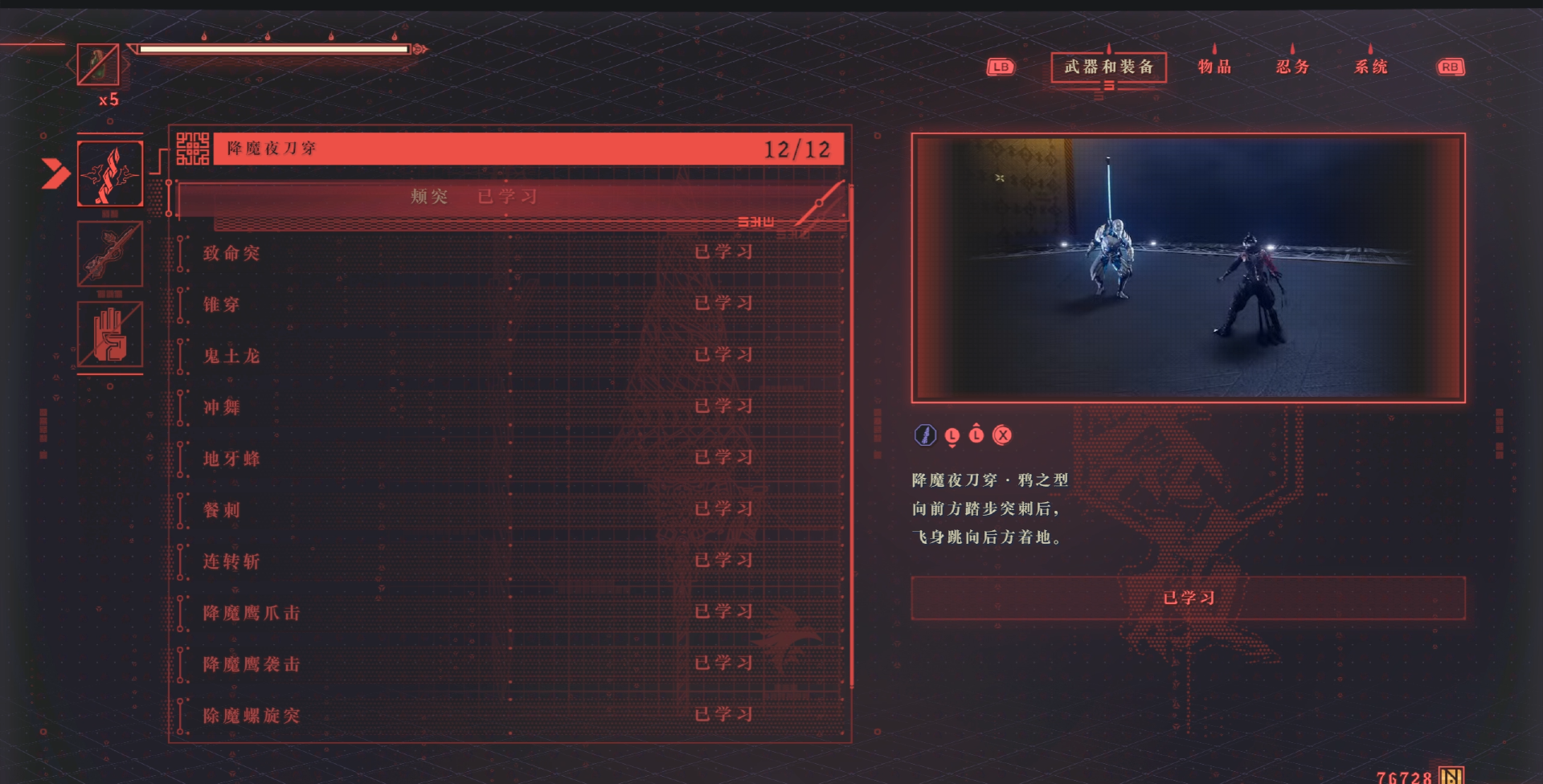1543x784 pixels.
Task: Click the highlighted 频突 skill row
Action: point(511,198)
